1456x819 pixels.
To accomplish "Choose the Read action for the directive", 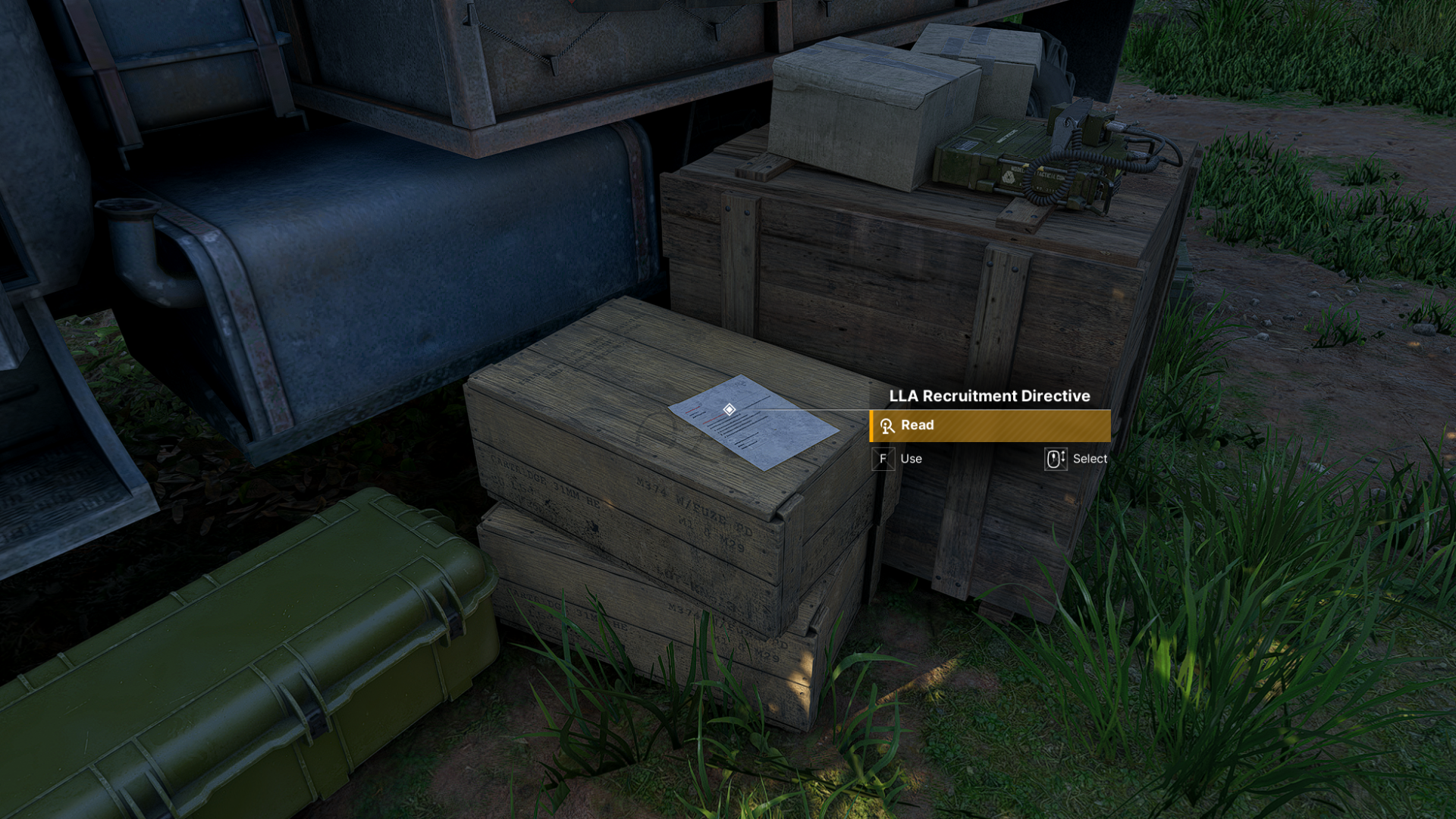I will click(x=989, y=425).
